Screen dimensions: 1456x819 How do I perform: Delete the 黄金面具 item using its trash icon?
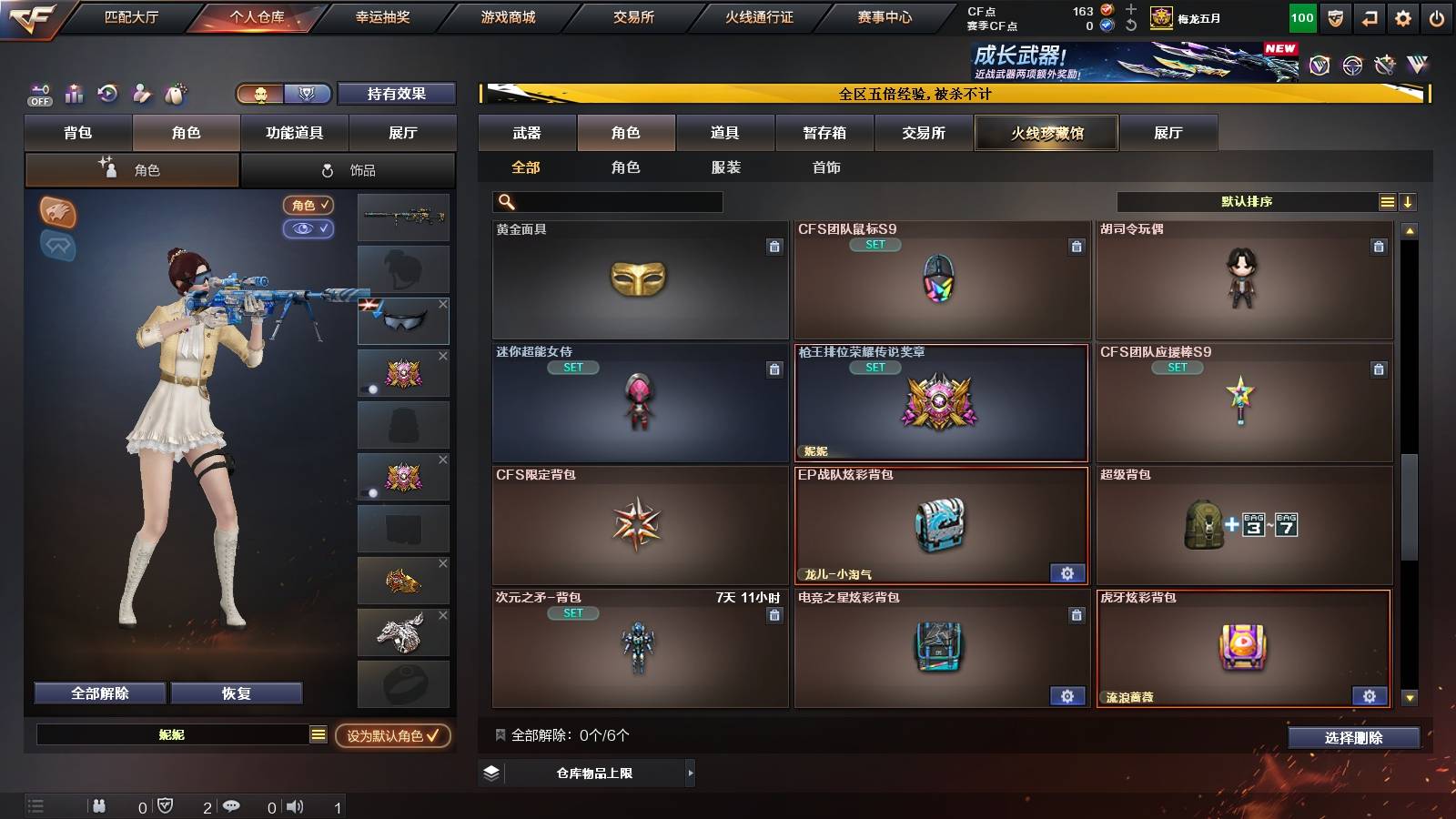pos(774,246)
